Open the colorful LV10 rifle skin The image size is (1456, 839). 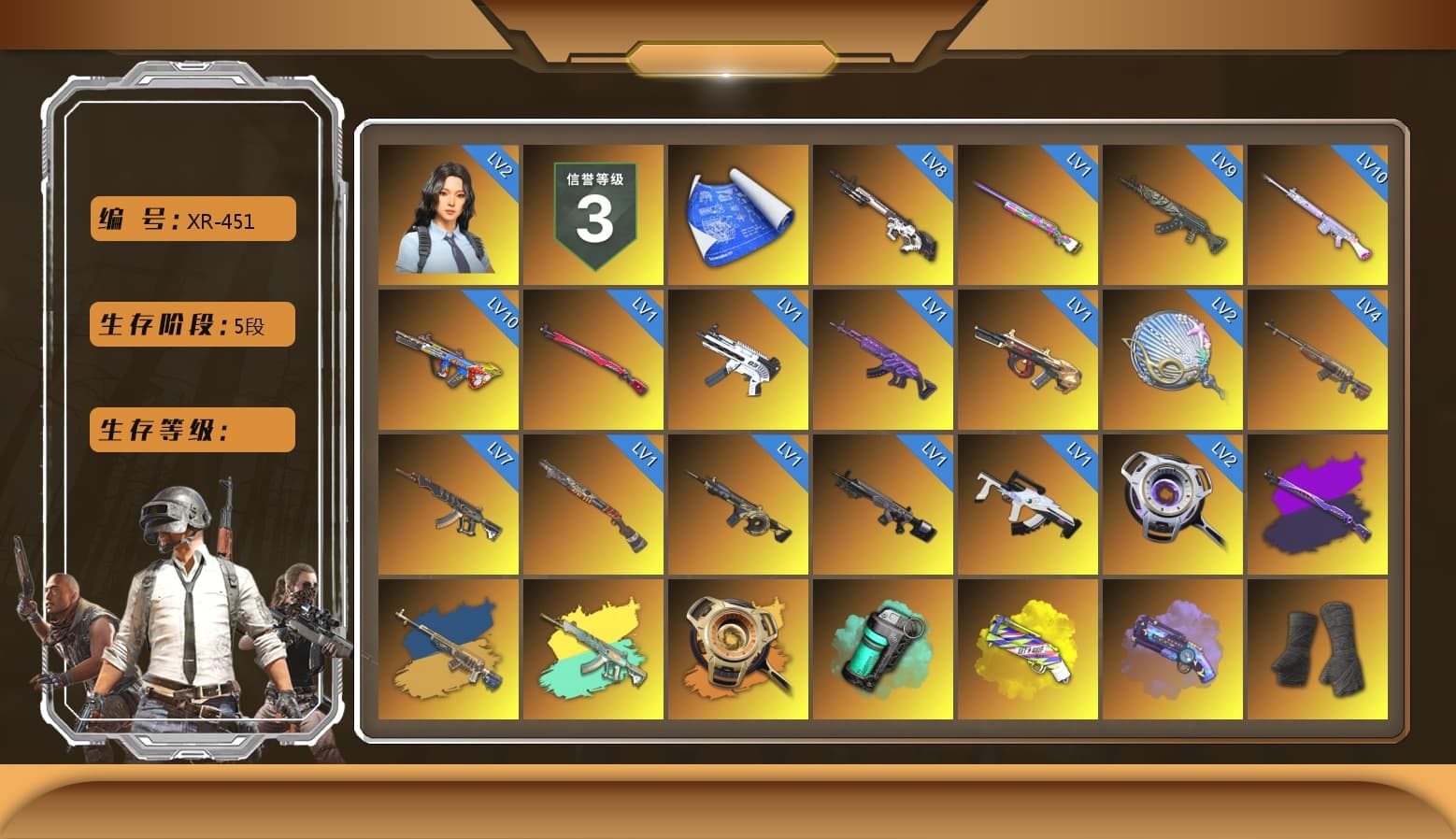point(449,360)
